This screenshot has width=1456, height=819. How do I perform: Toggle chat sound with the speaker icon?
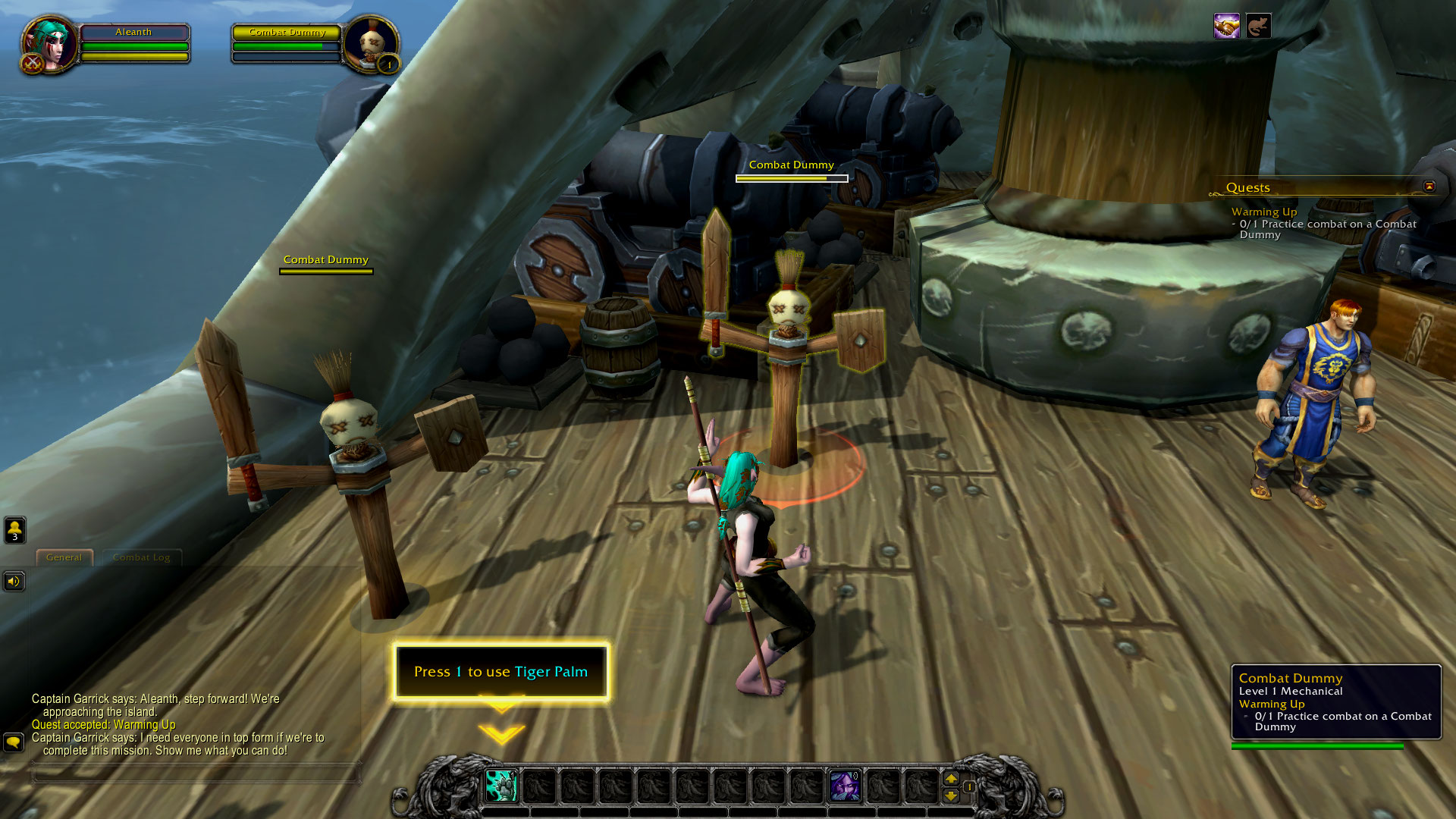tap(14, 582)
